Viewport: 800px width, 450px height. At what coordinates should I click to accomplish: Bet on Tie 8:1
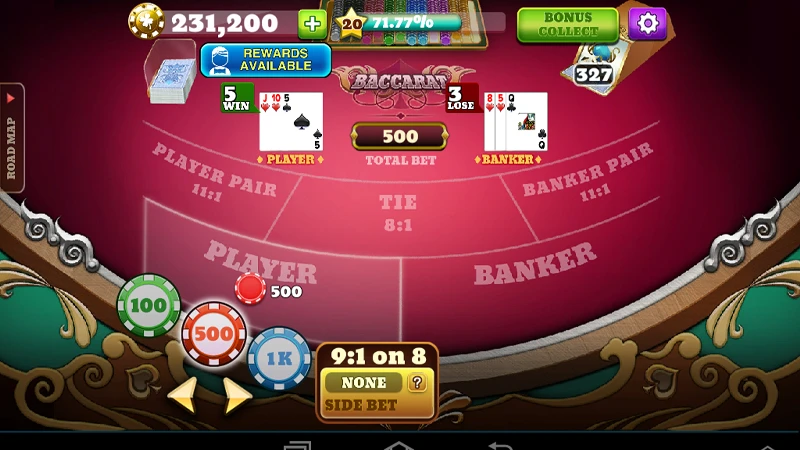tap(398, 212)
